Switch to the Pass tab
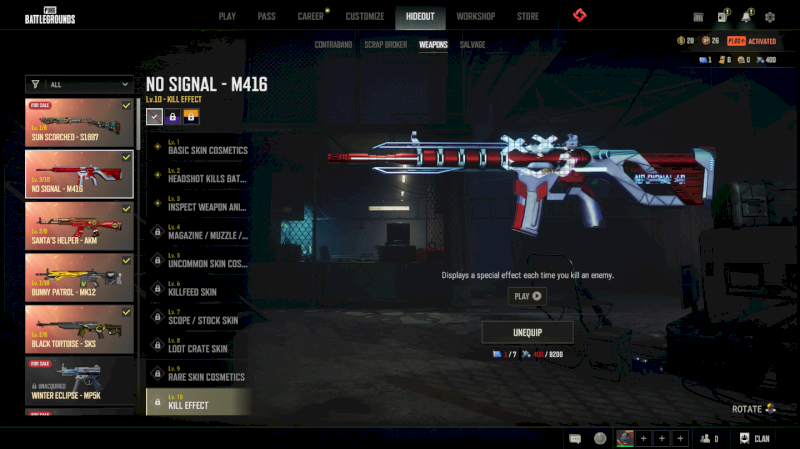 coord(266,17)
